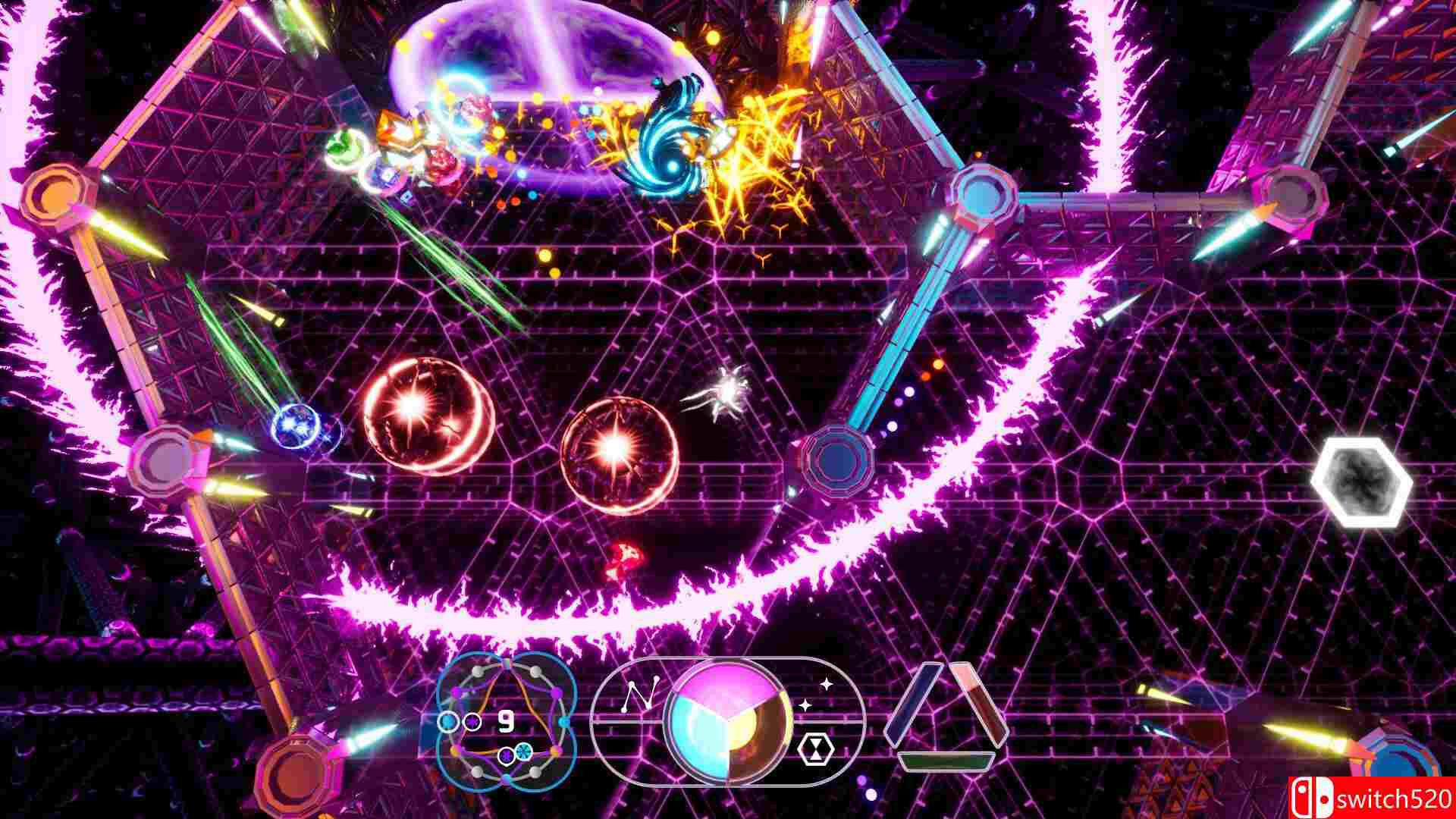Click the atom-shaped lives counter
1456x819 pixels.
coord(506,721)
